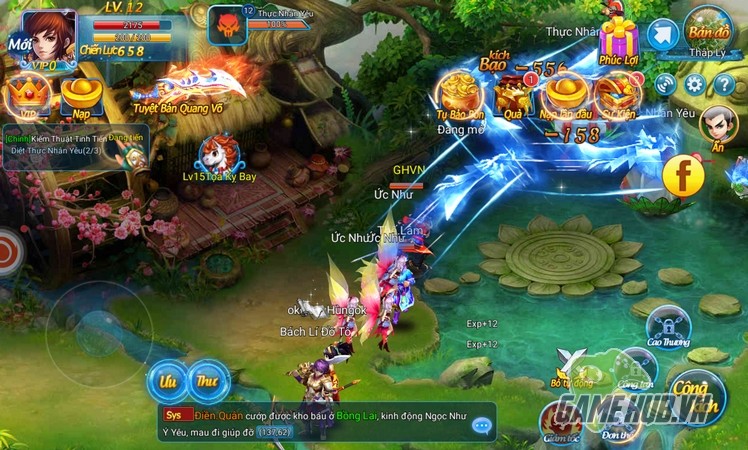The image size is (748, 450).
Task: Tap the Lv15 Tọa Kỵ Bay mount icon
Action: [x=217, y=155]
